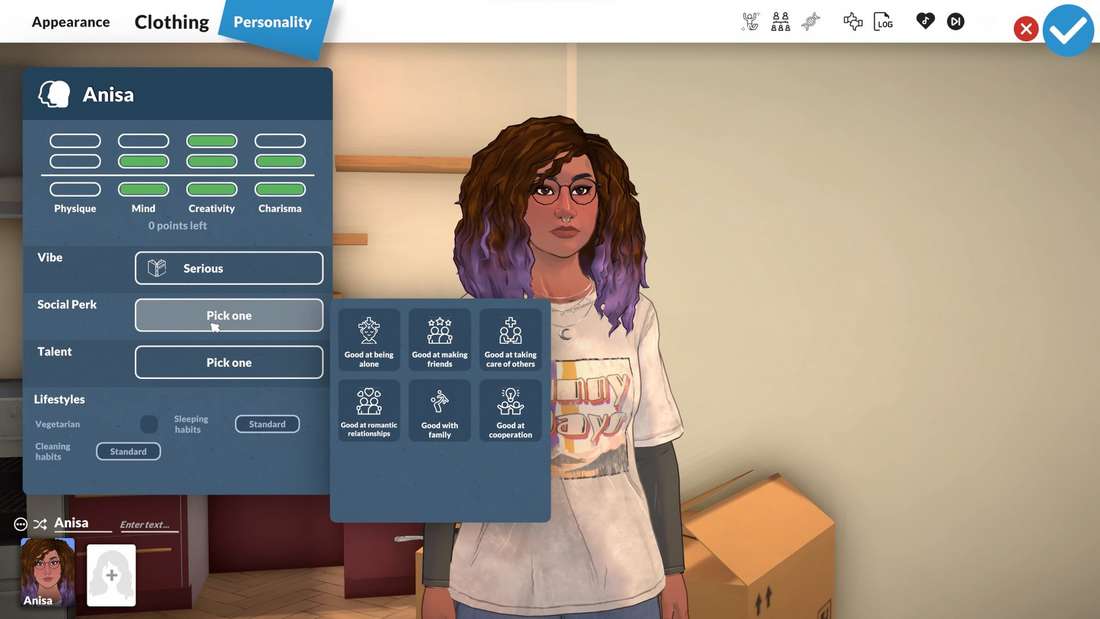Randomize the name with the shuffle icon
The image size is (1100, 619).
(x=40, y=524)
